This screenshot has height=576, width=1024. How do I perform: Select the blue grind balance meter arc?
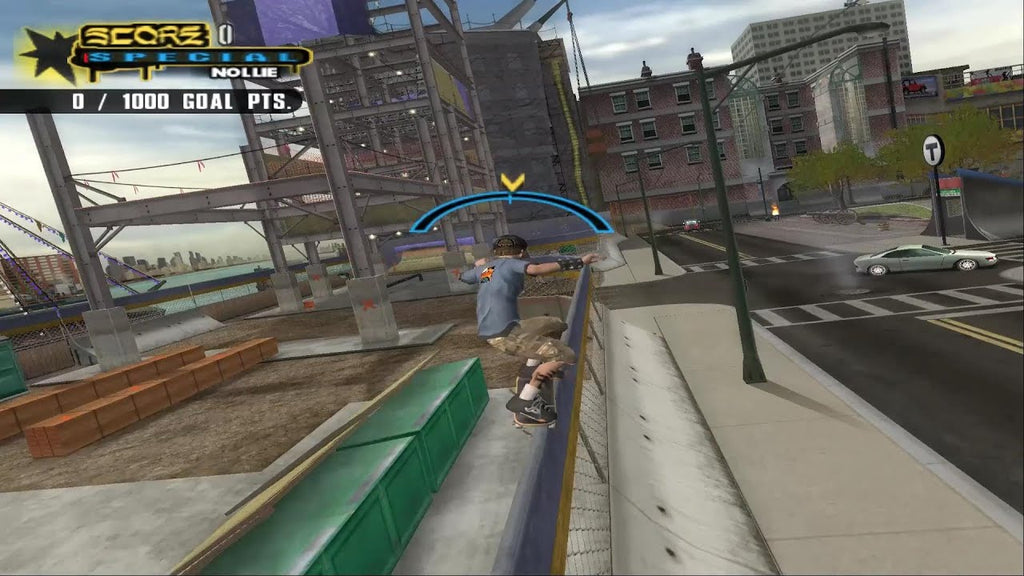coord(511,199)
